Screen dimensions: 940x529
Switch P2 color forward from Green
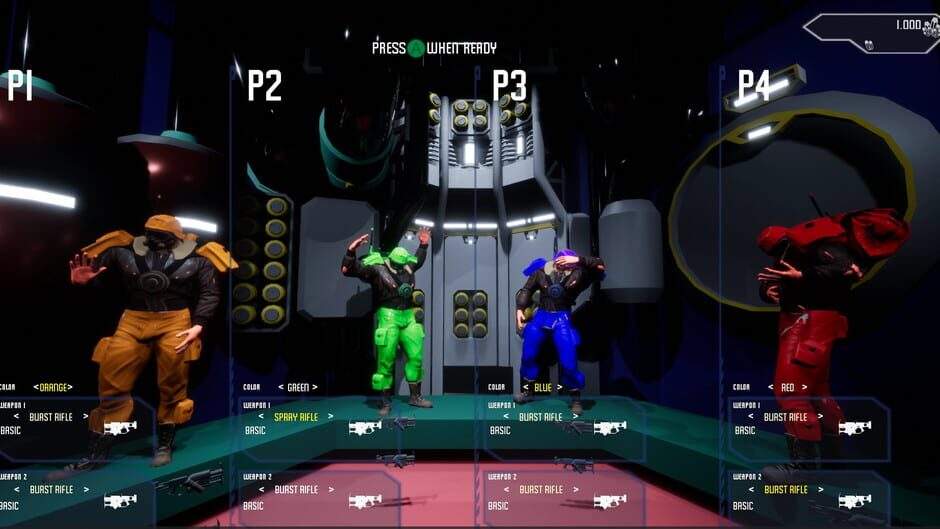pyautogui.click(x=315, y=387)
